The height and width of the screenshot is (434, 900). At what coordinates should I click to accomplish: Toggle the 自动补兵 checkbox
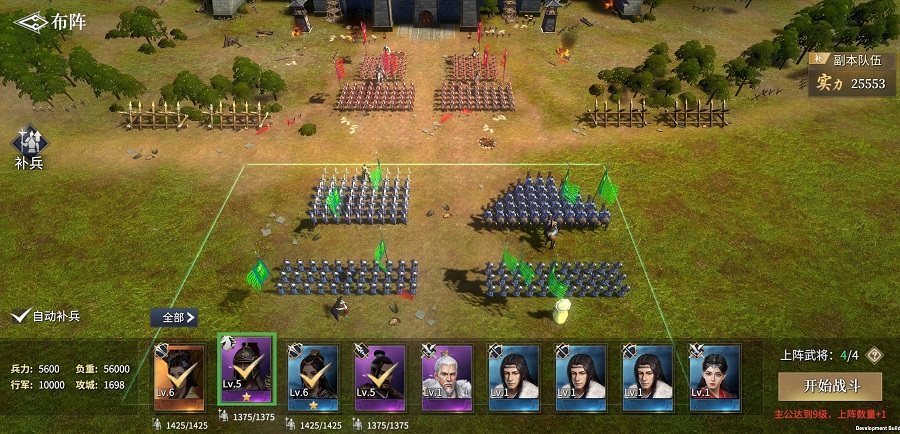pyautogui.click(x=19, y=316)
